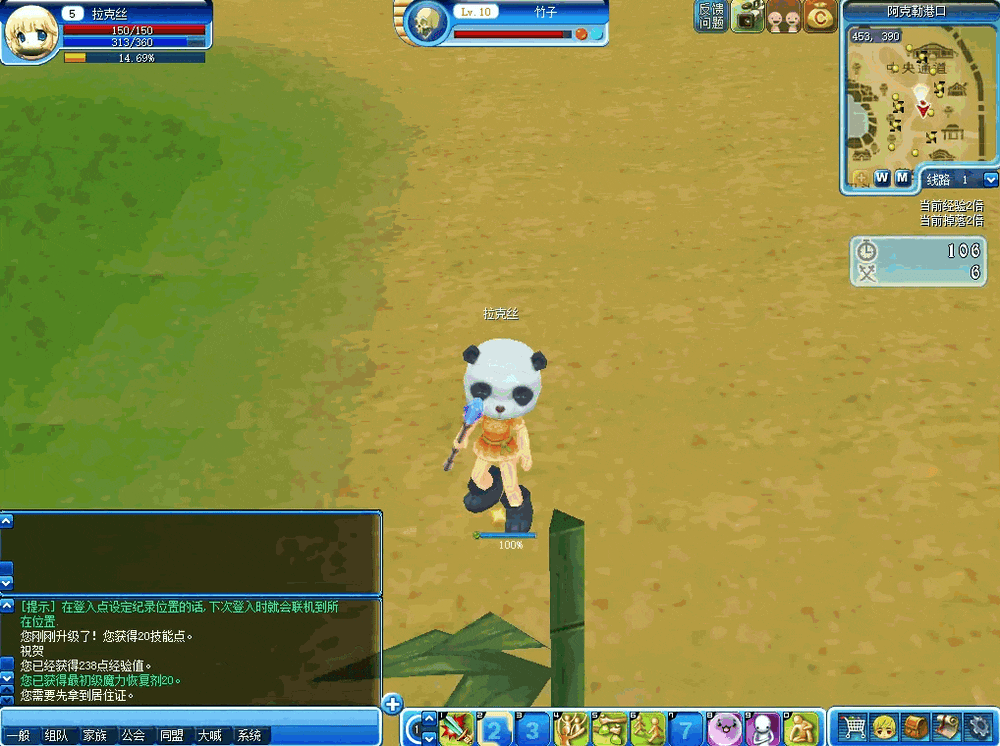The image size is (1000, 746).
Task: Open the 反馈问题 feedback button
Action: [712, 16]
